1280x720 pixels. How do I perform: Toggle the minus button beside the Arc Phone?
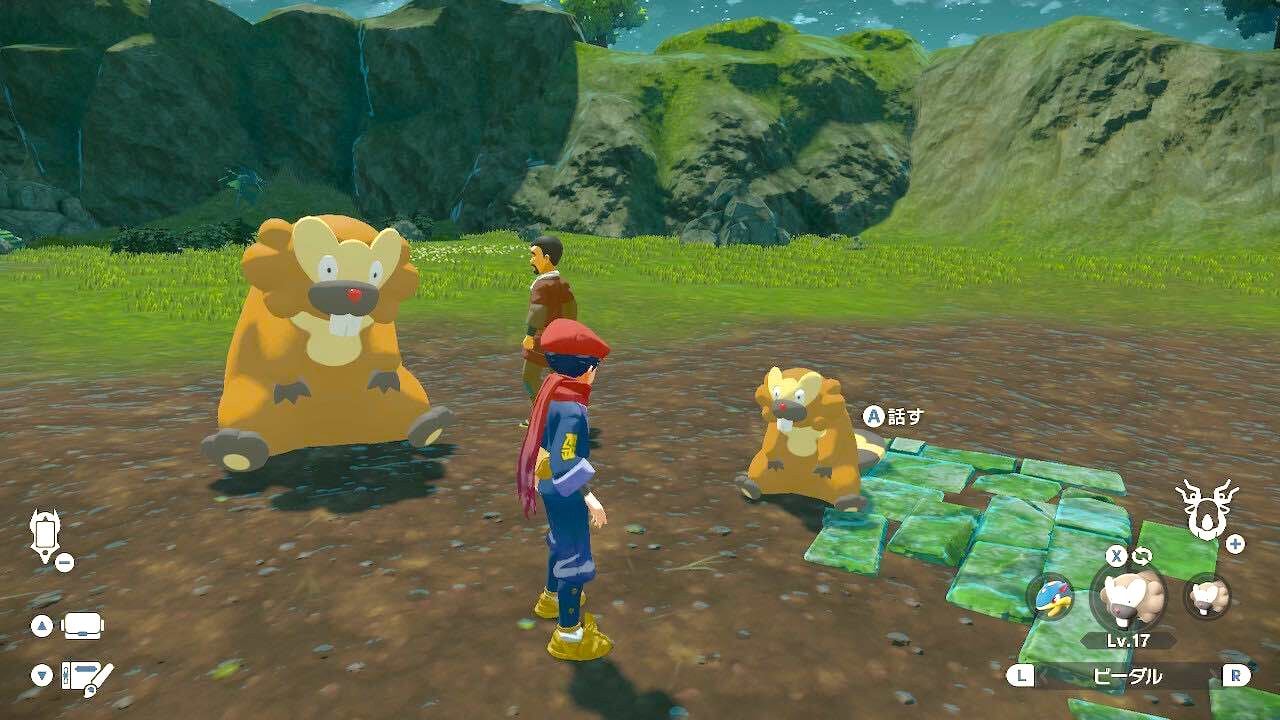coord(64,561)
